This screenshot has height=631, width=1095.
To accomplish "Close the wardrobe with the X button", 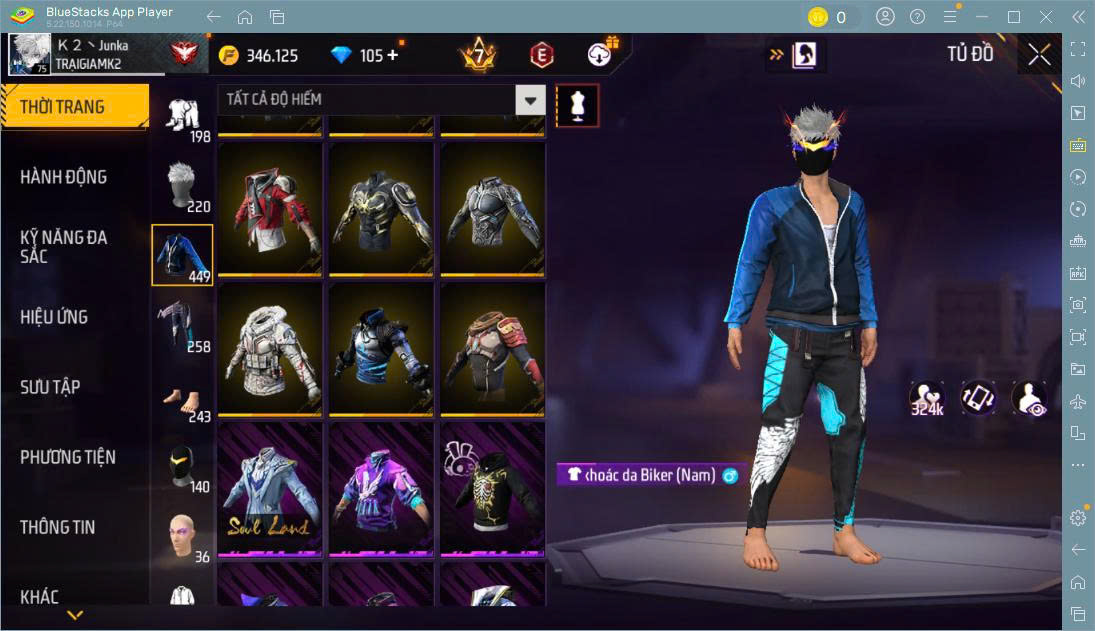I will [1039, 55].
